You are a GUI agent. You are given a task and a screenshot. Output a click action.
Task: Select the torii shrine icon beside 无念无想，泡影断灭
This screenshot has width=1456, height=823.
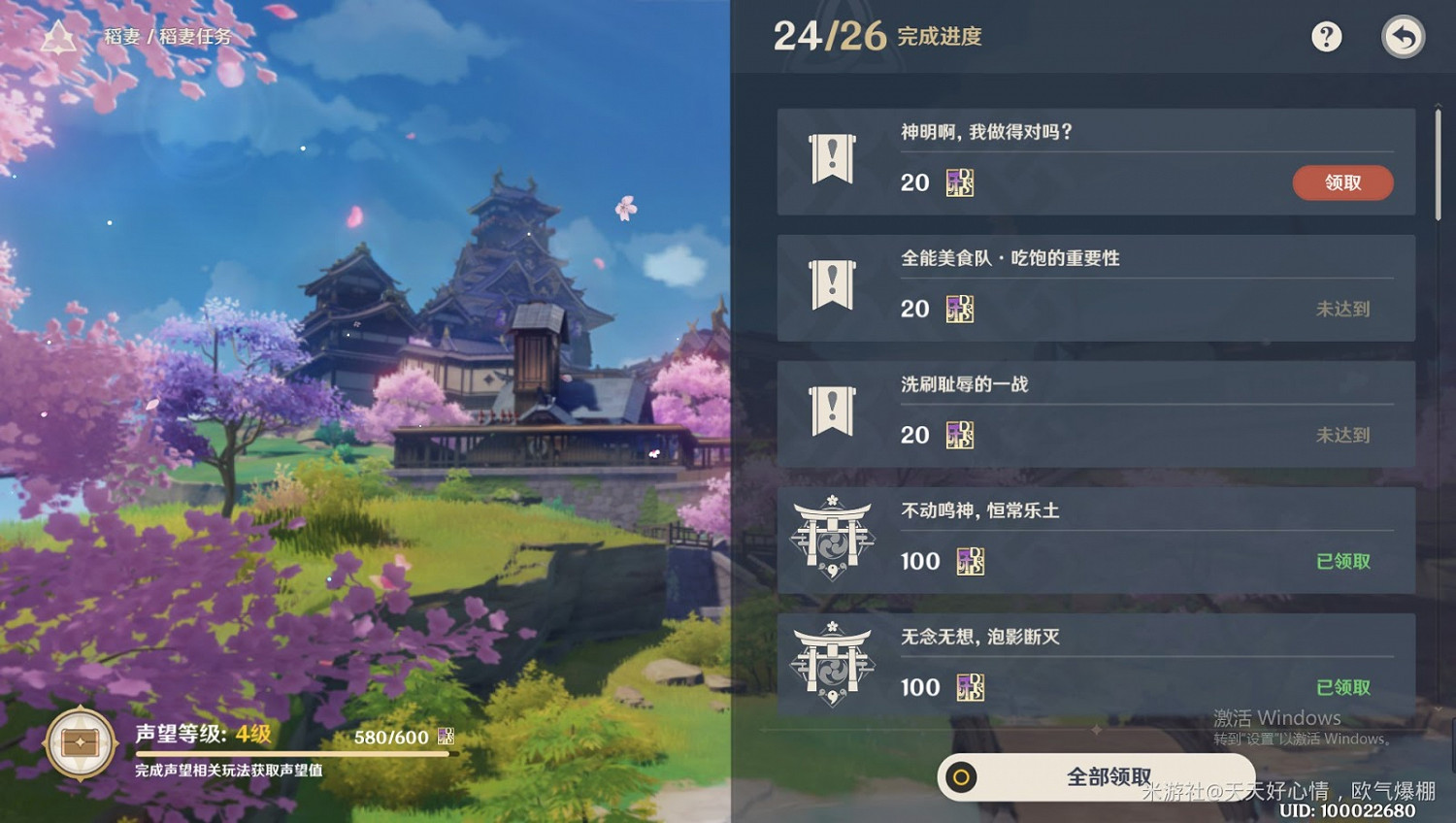(833, 664)
